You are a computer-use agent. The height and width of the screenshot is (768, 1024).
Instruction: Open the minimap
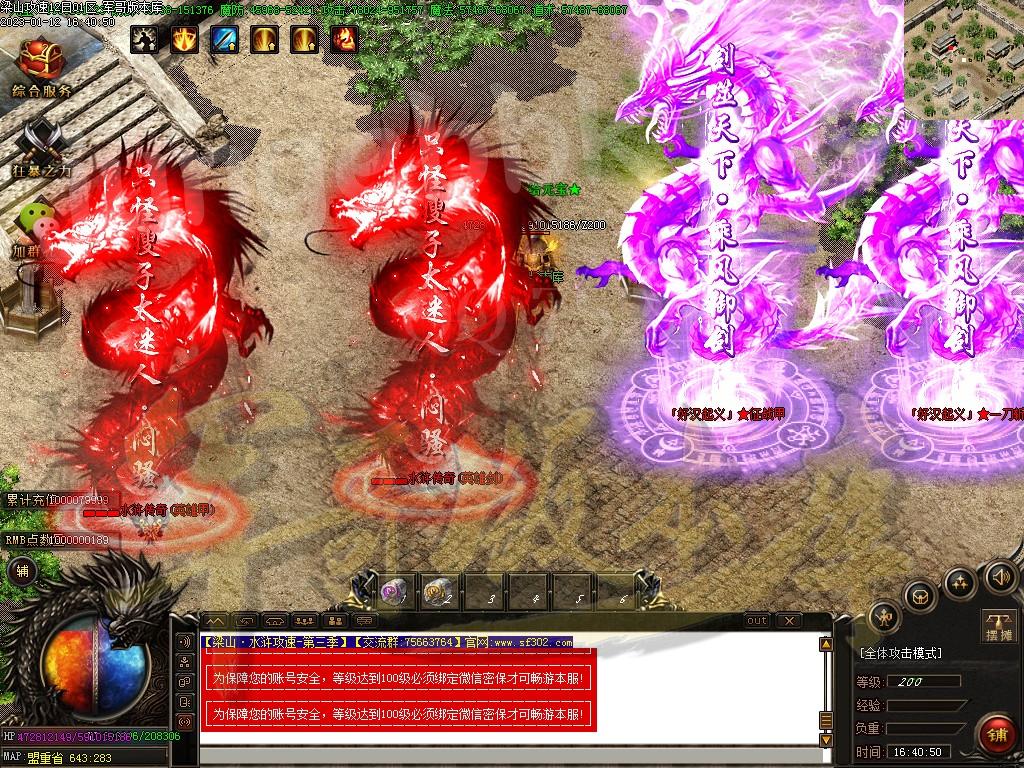point(963,58)
